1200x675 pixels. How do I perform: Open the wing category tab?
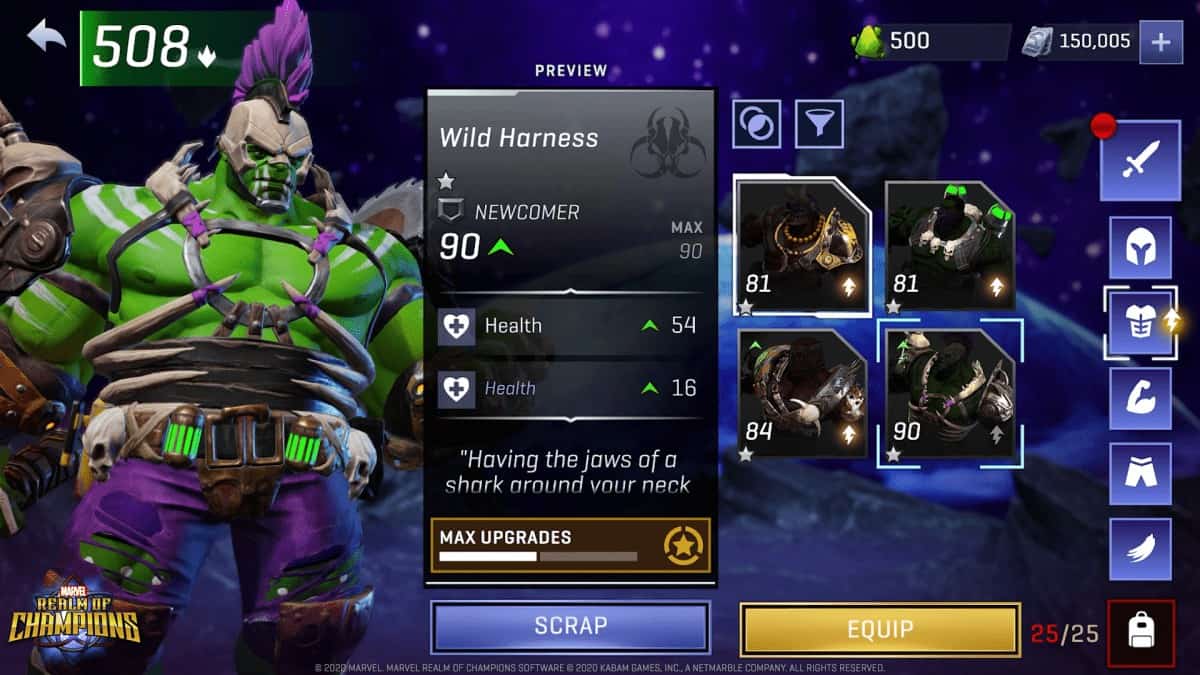(x=1140, y=549)
